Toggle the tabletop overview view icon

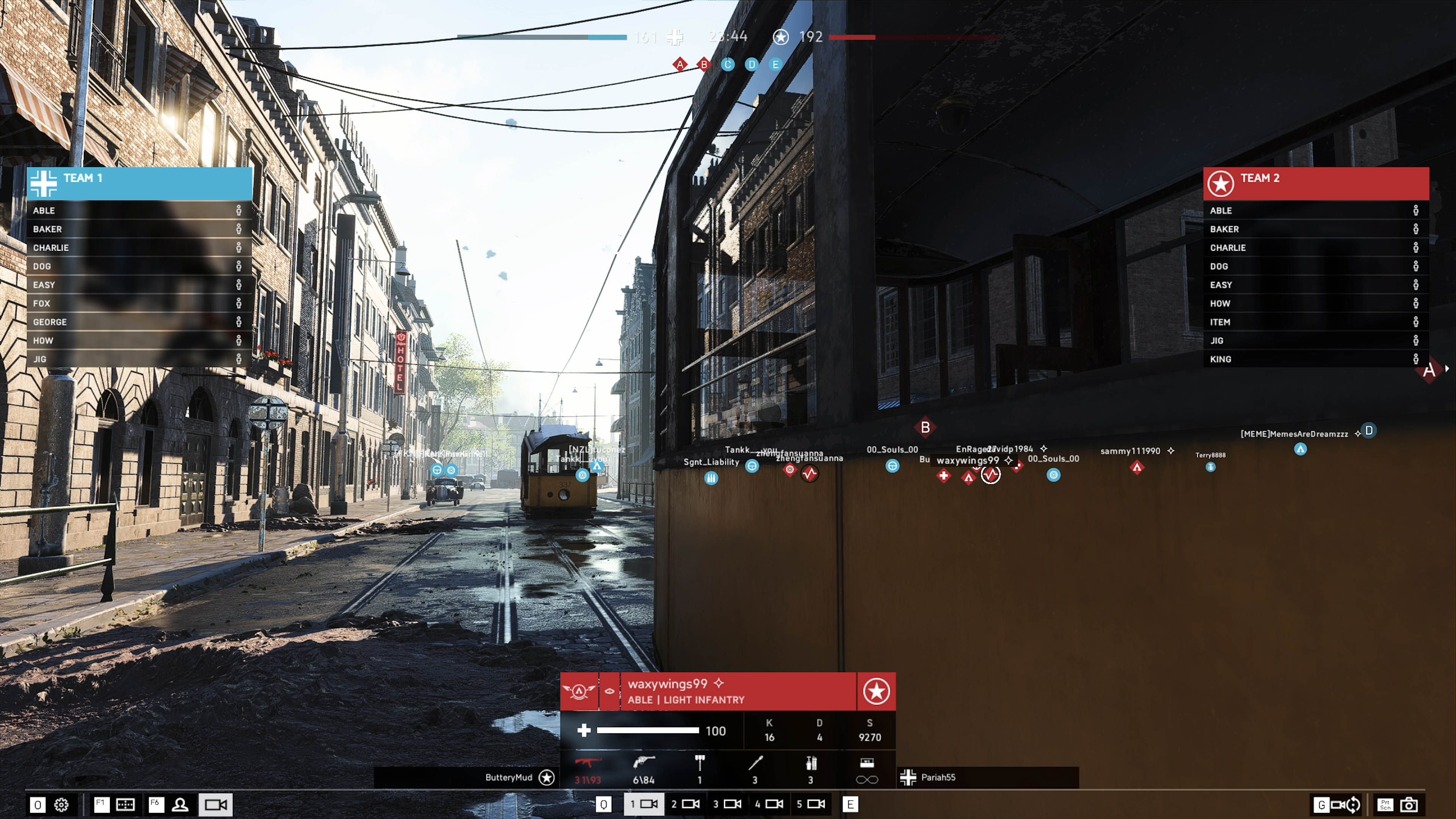125,804
